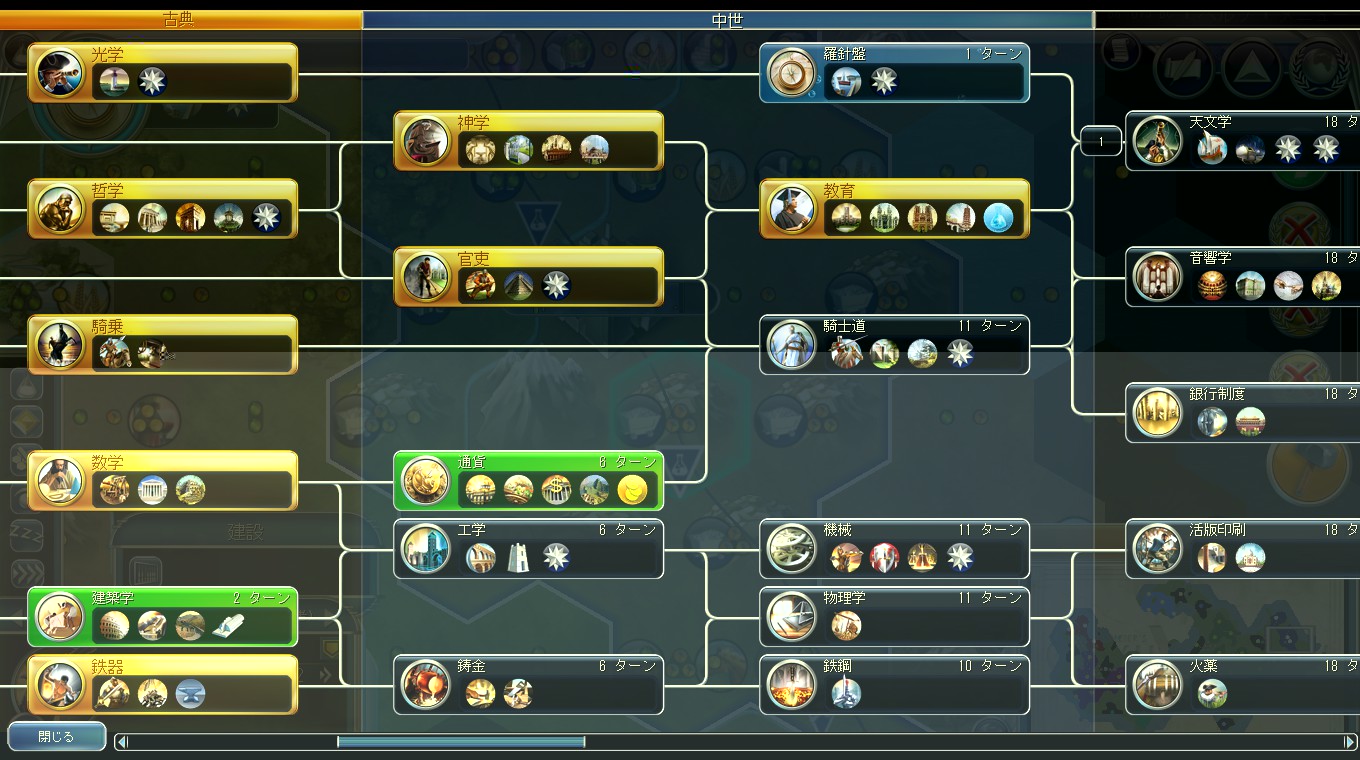The width and height of the screenshot is (1360, 760).
Task: Select the 哲学 technology
Action: pos(163,208)
